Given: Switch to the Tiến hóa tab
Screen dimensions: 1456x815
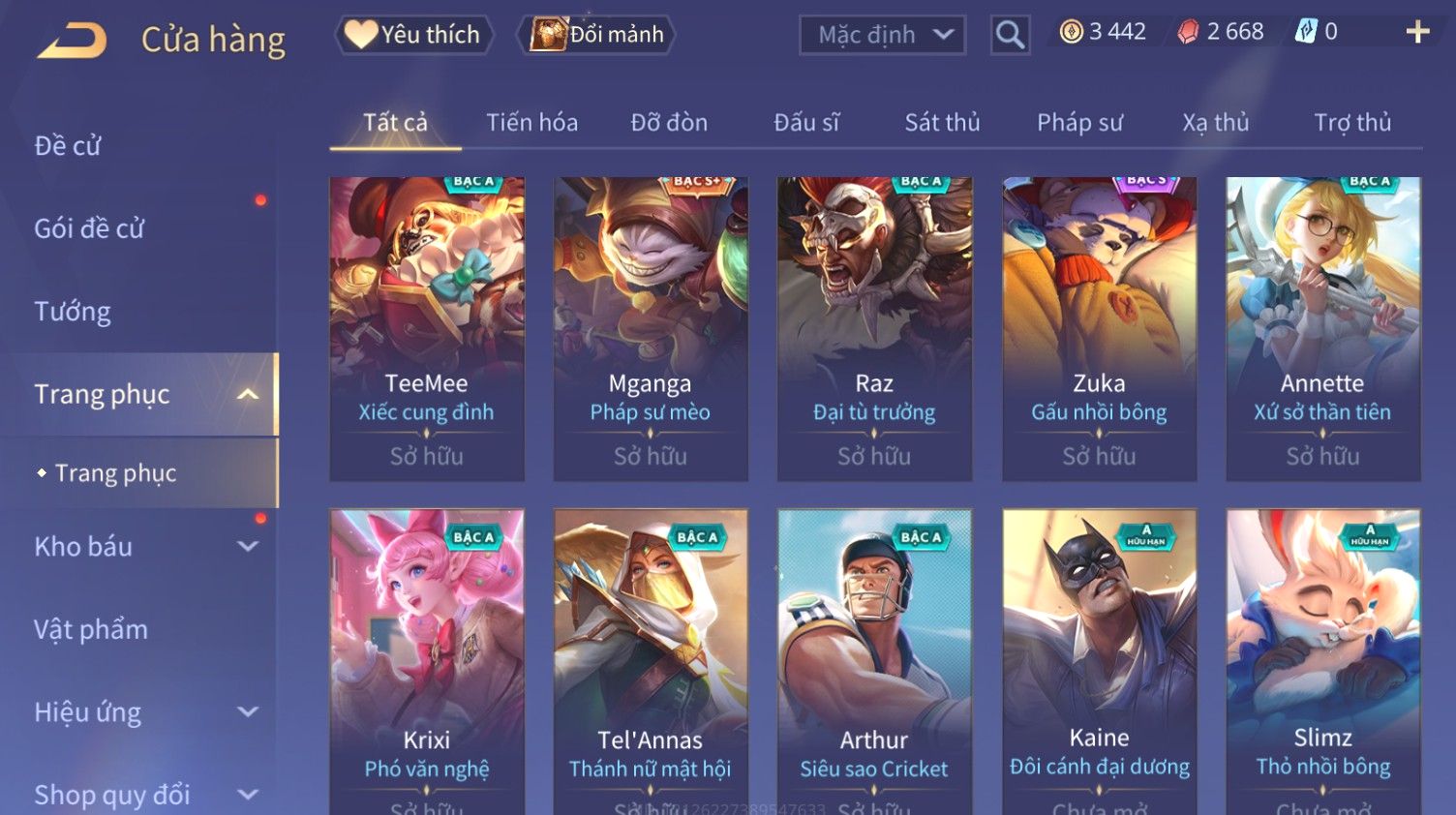Looking at the screenshot, I should click(531, 123).
